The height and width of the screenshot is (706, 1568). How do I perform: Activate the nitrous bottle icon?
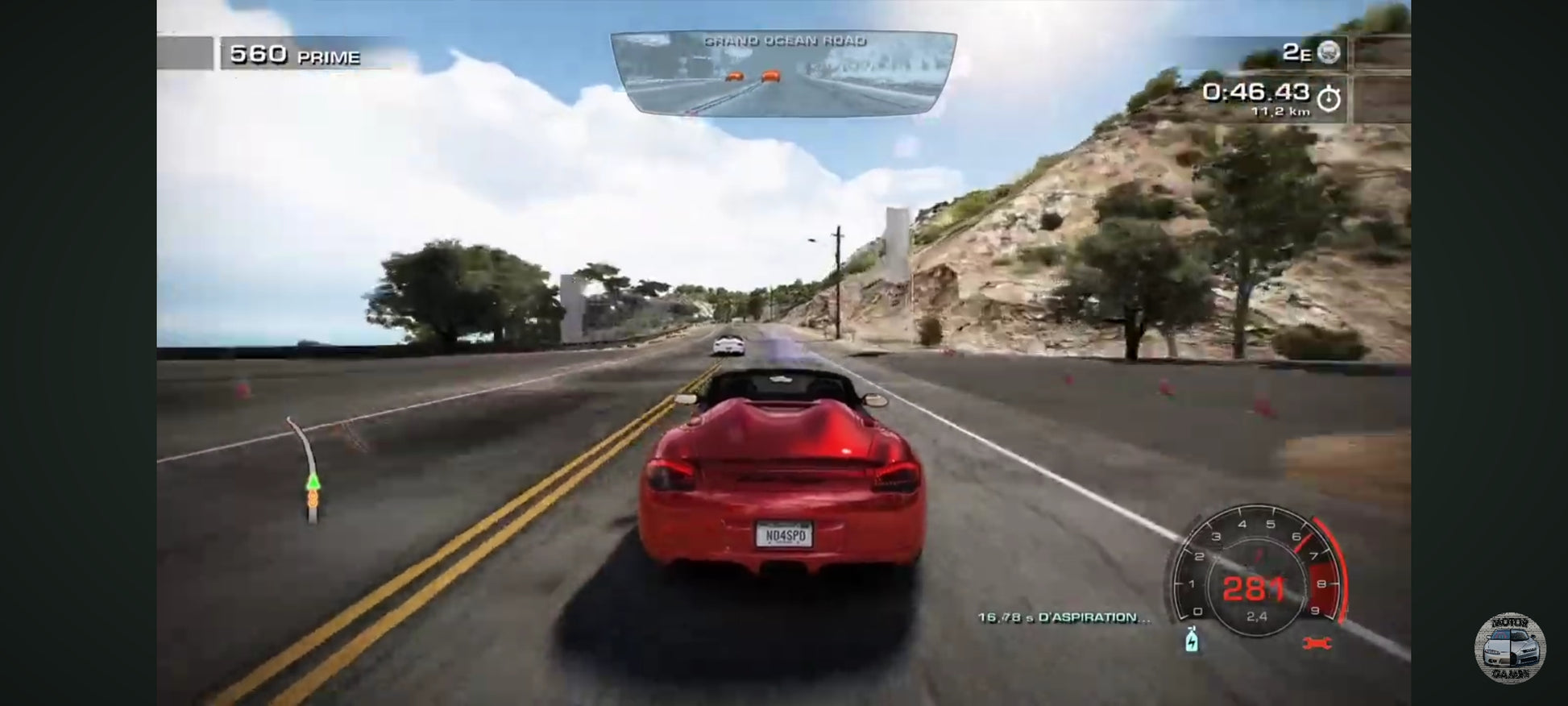(x=1192, y=640)
